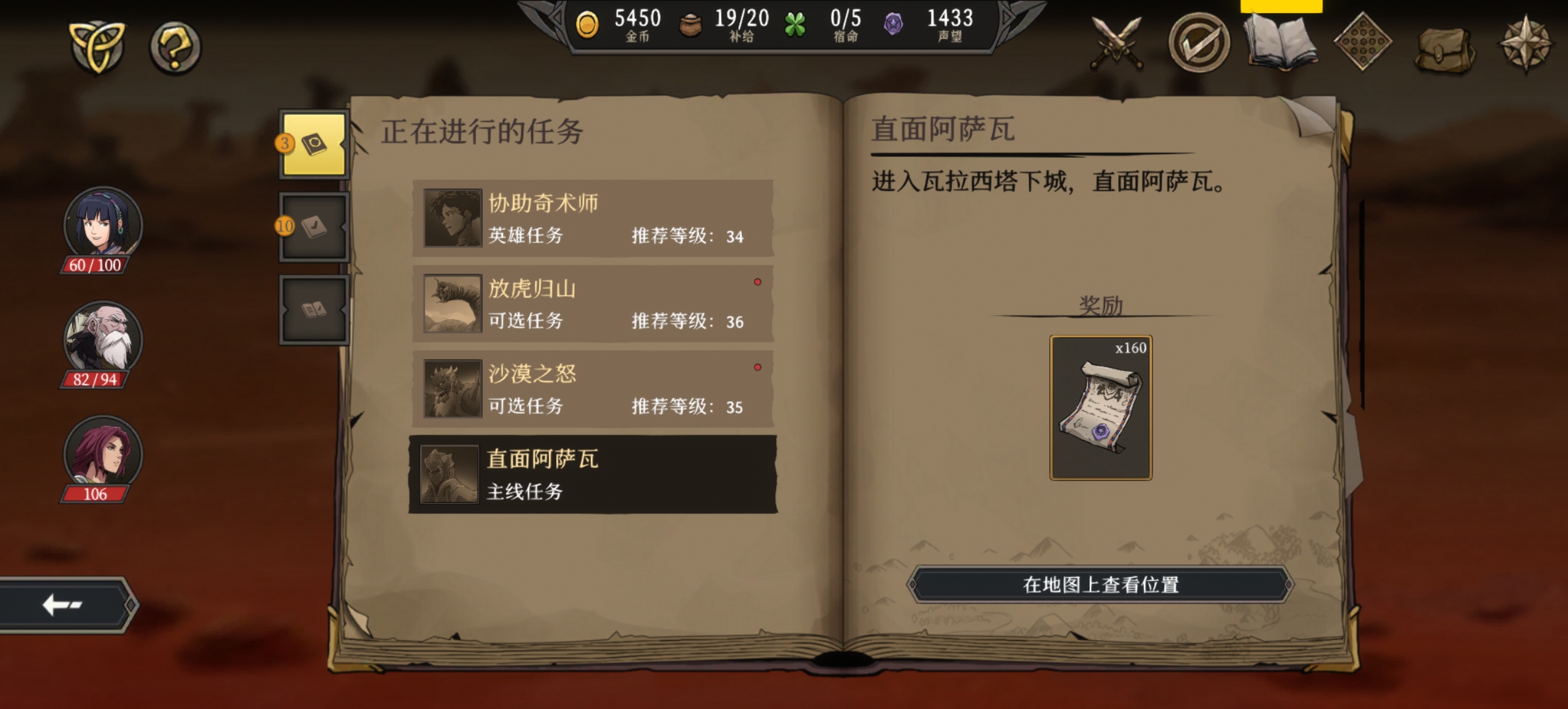Click the crossed swords battle icon

tap(1118, 45)
